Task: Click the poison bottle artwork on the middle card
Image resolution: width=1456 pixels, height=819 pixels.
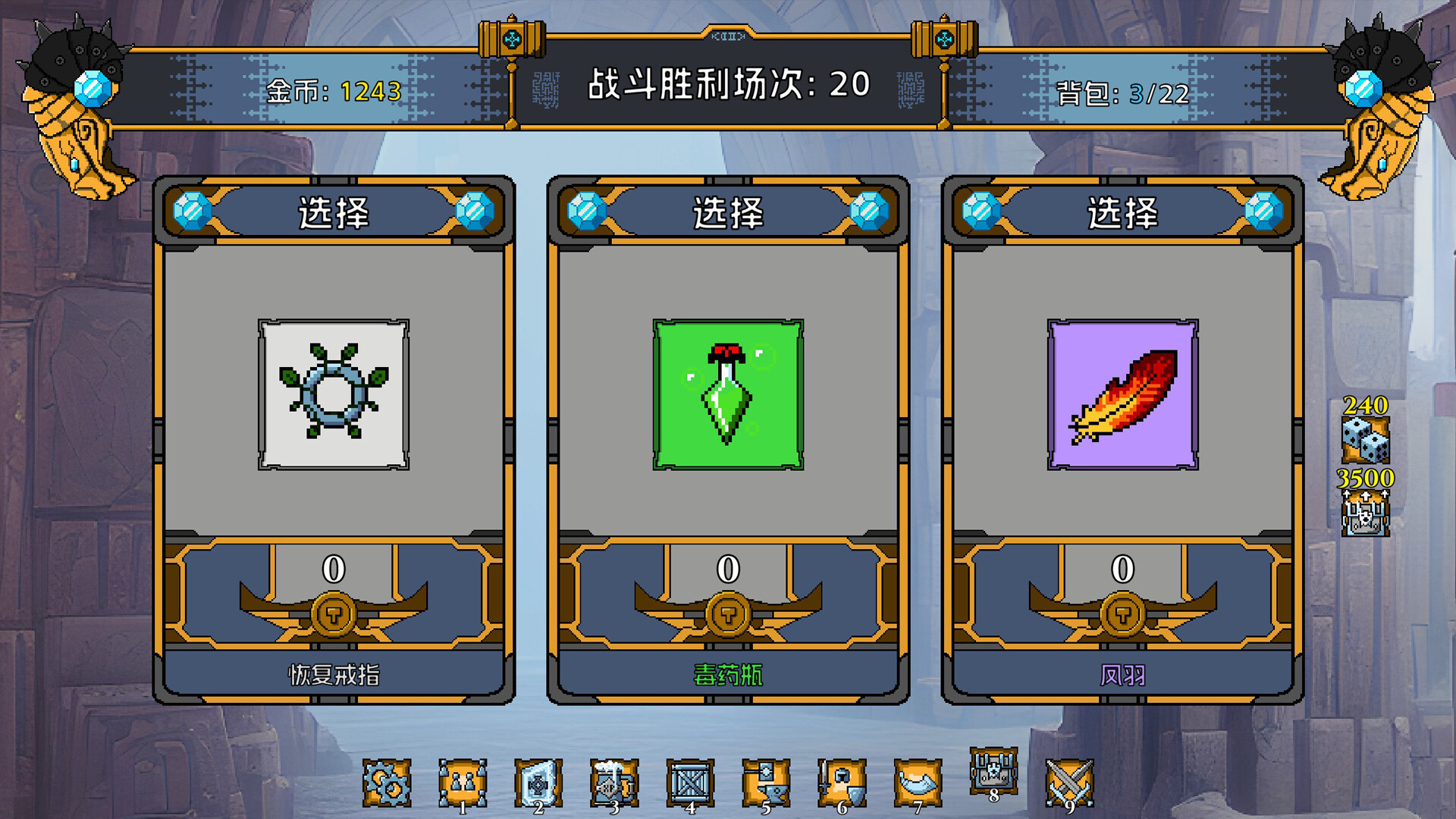Action: tap(726, 393)
